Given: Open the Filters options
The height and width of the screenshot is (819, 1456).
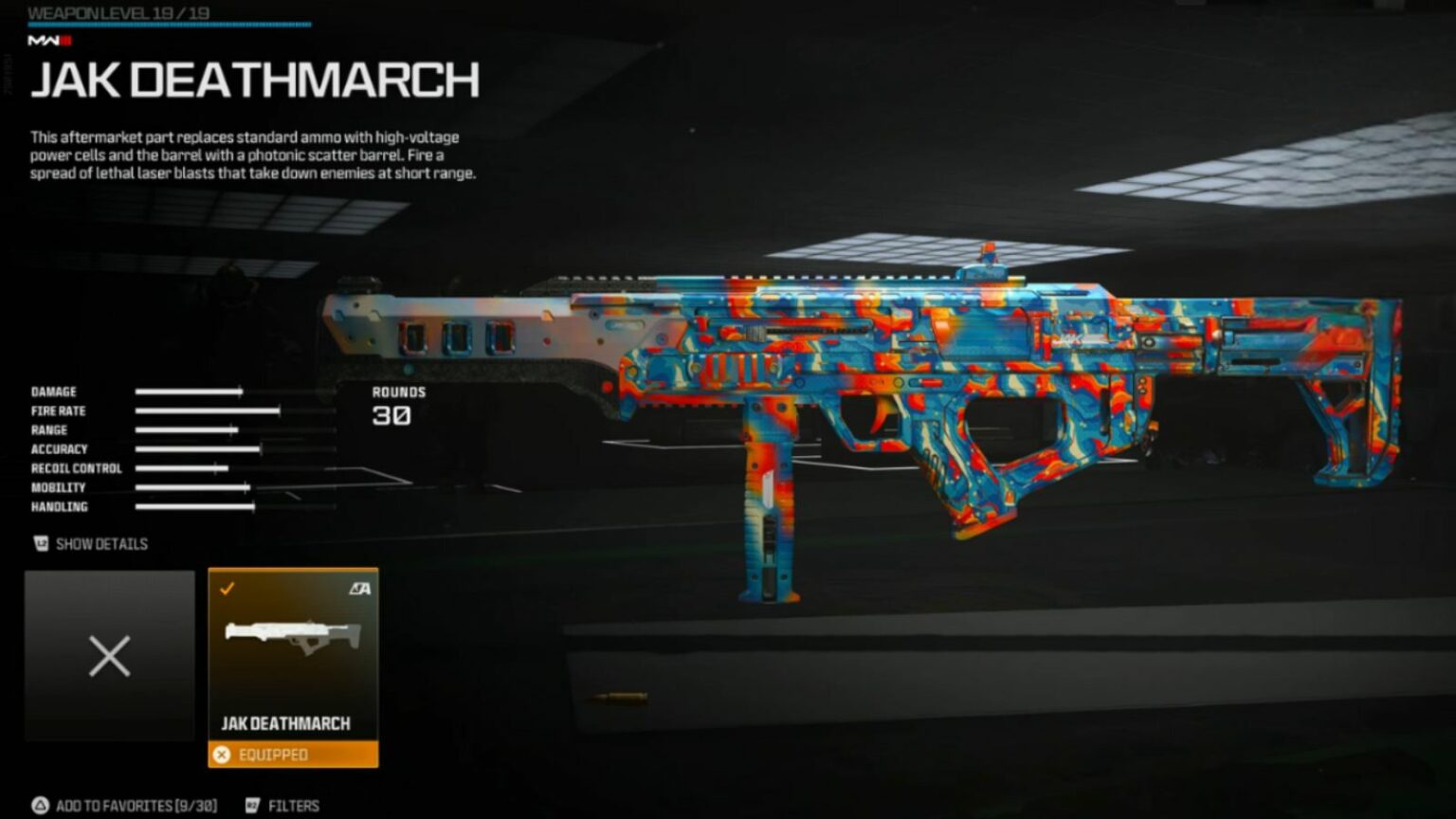Looking at the screenshot, I should coord(294,805).
